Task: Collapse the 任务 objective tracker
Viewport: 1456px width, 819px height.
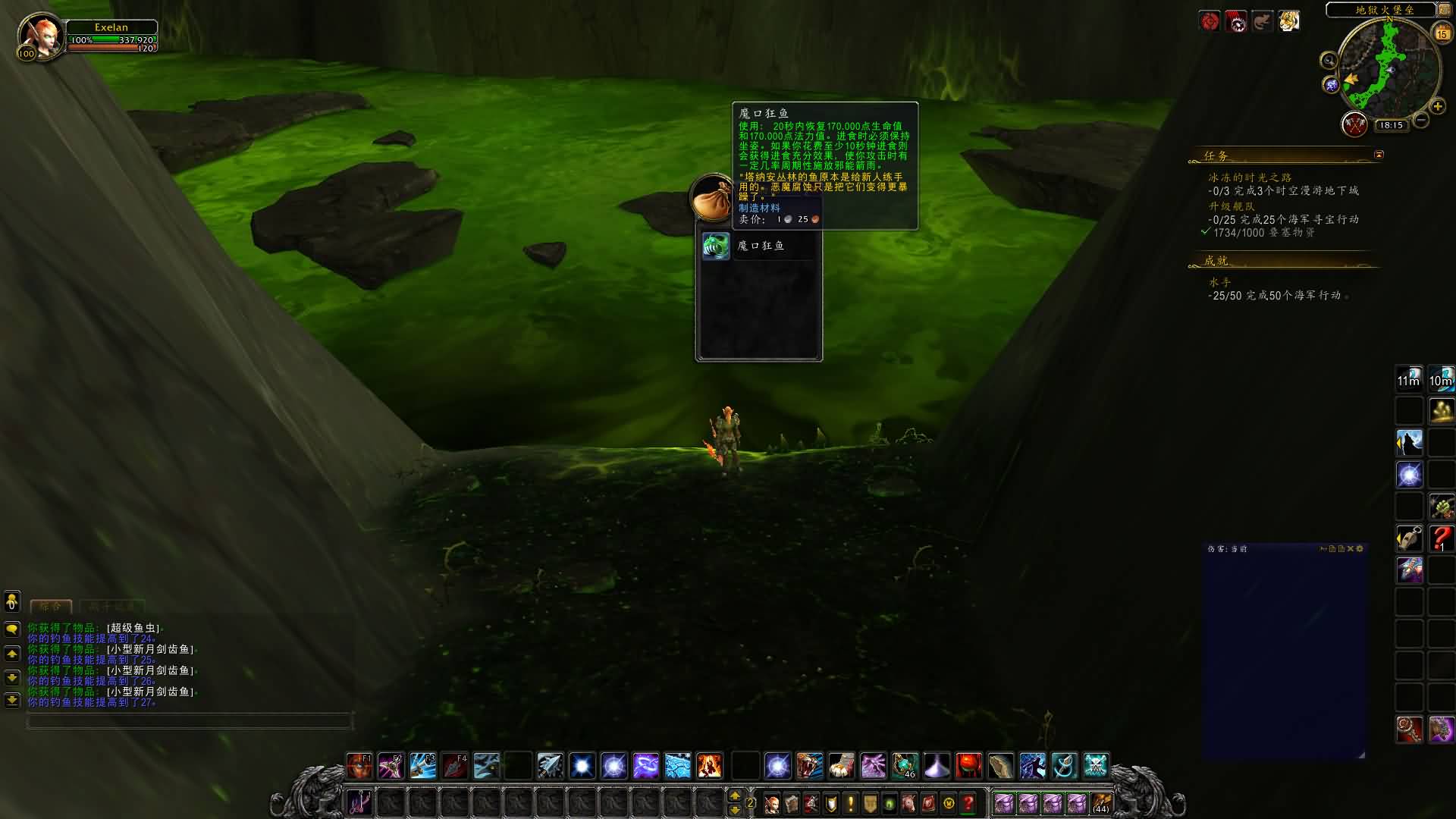Action: pos(1379,155)
